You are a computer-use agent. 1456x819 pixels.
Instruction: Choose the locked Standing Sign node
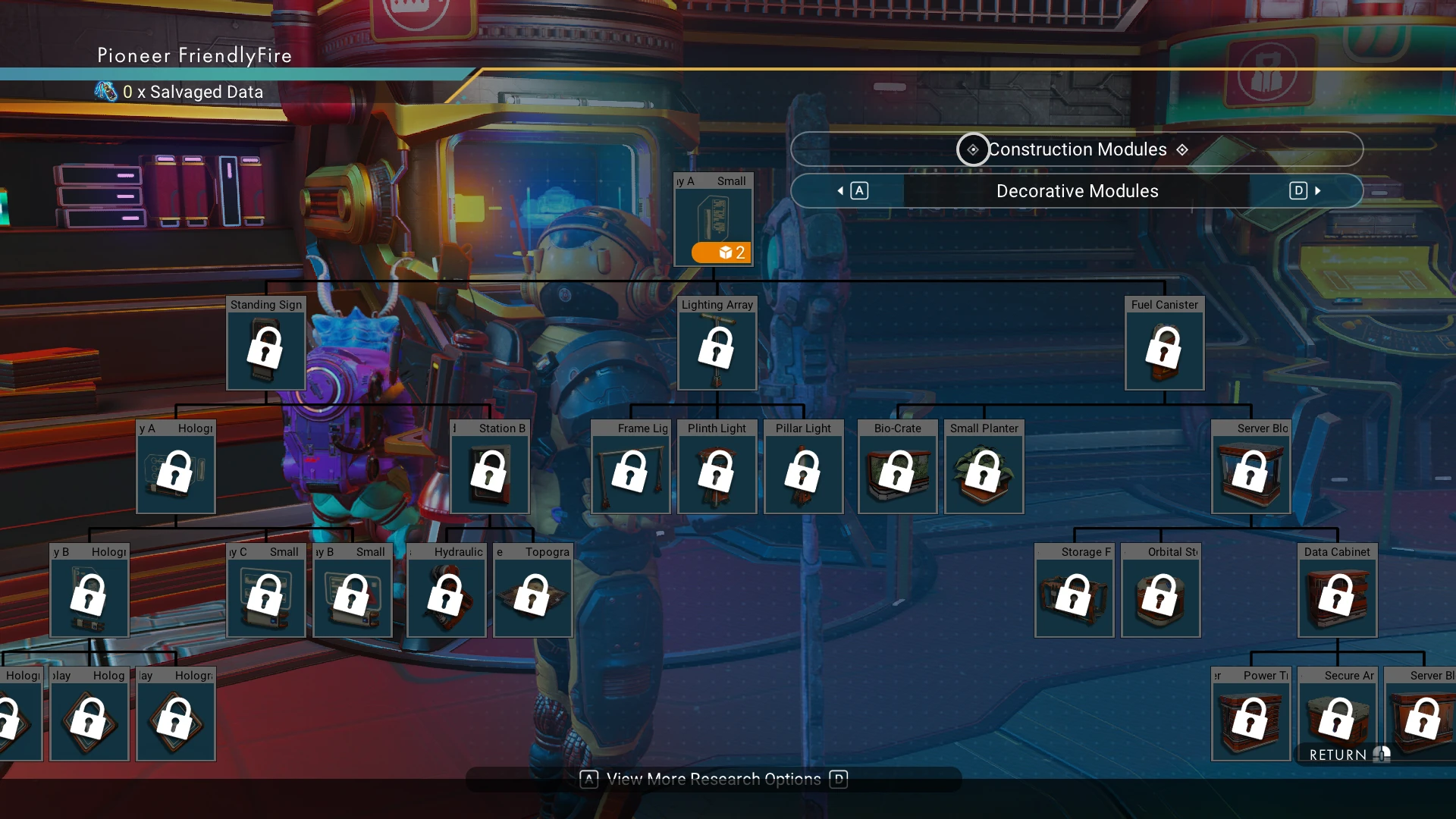(x=266, y=344)
